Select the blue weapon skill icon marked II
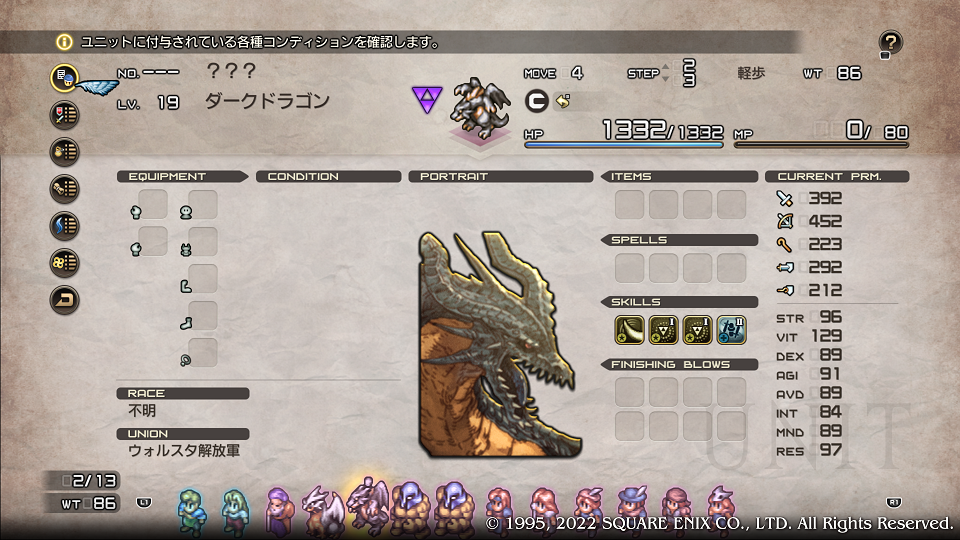Viewport: 960px width, 540px height. click(x=731, y=327)
